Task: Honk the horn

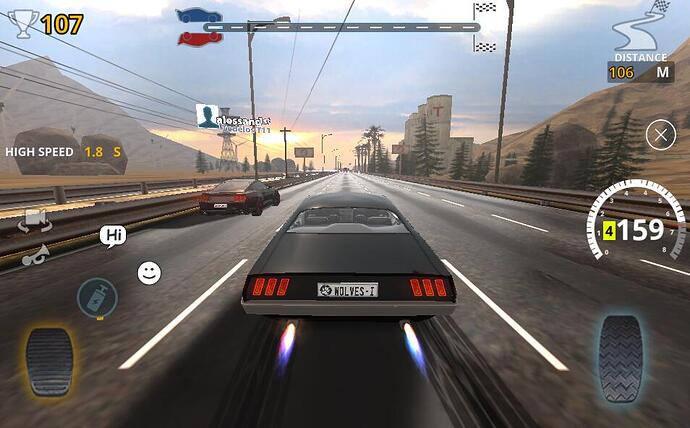Action: click(x=35, y=256)
